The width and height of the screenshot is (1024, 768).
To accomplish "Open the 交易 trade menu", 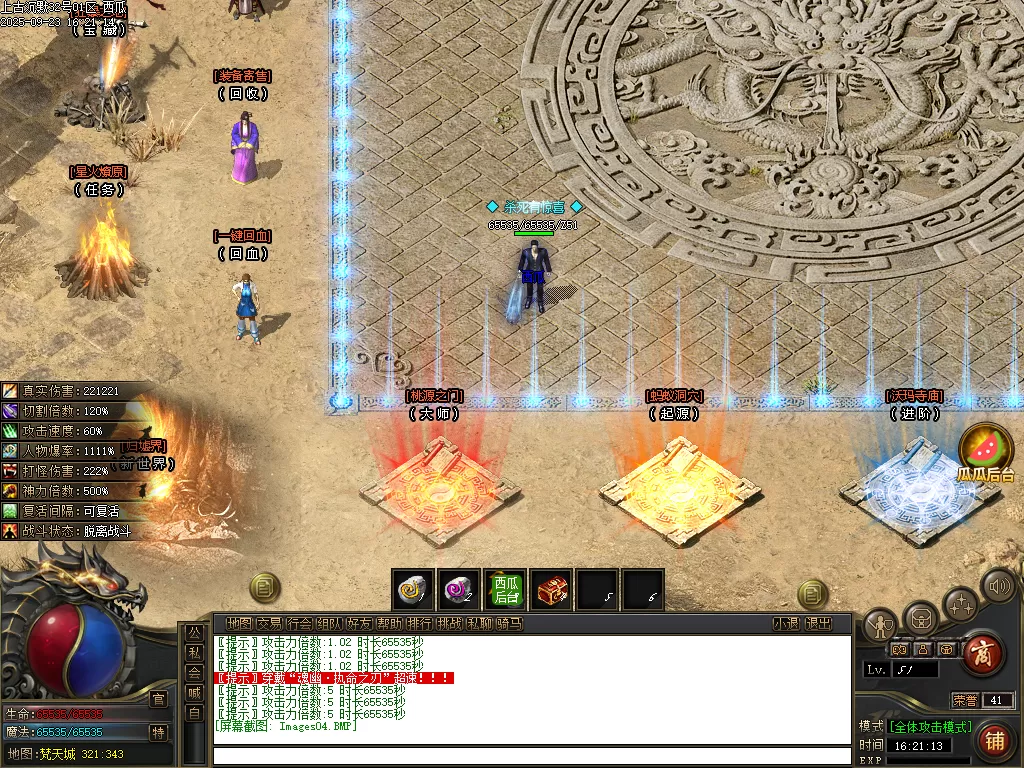I will (x=269, y=624).
